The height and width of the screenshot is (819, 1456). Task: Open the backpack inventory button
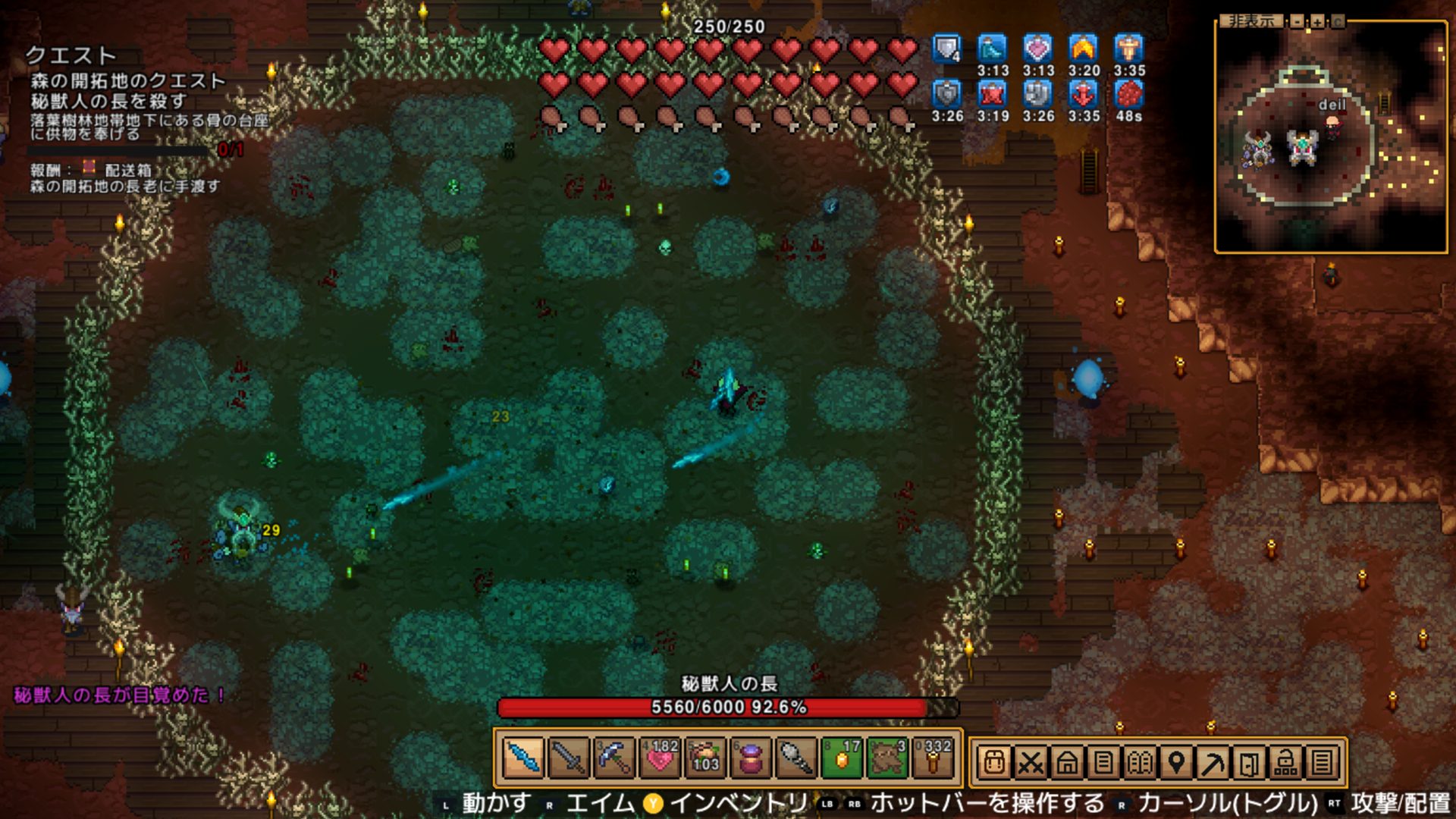994,762
